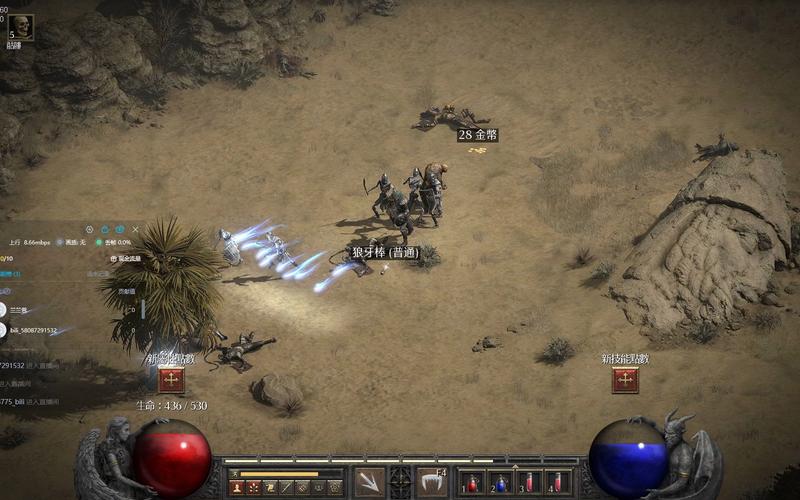Pick up the 狼牙棒 (普通) item label
Screen dimensions: 800x500
tap(383, 253)
